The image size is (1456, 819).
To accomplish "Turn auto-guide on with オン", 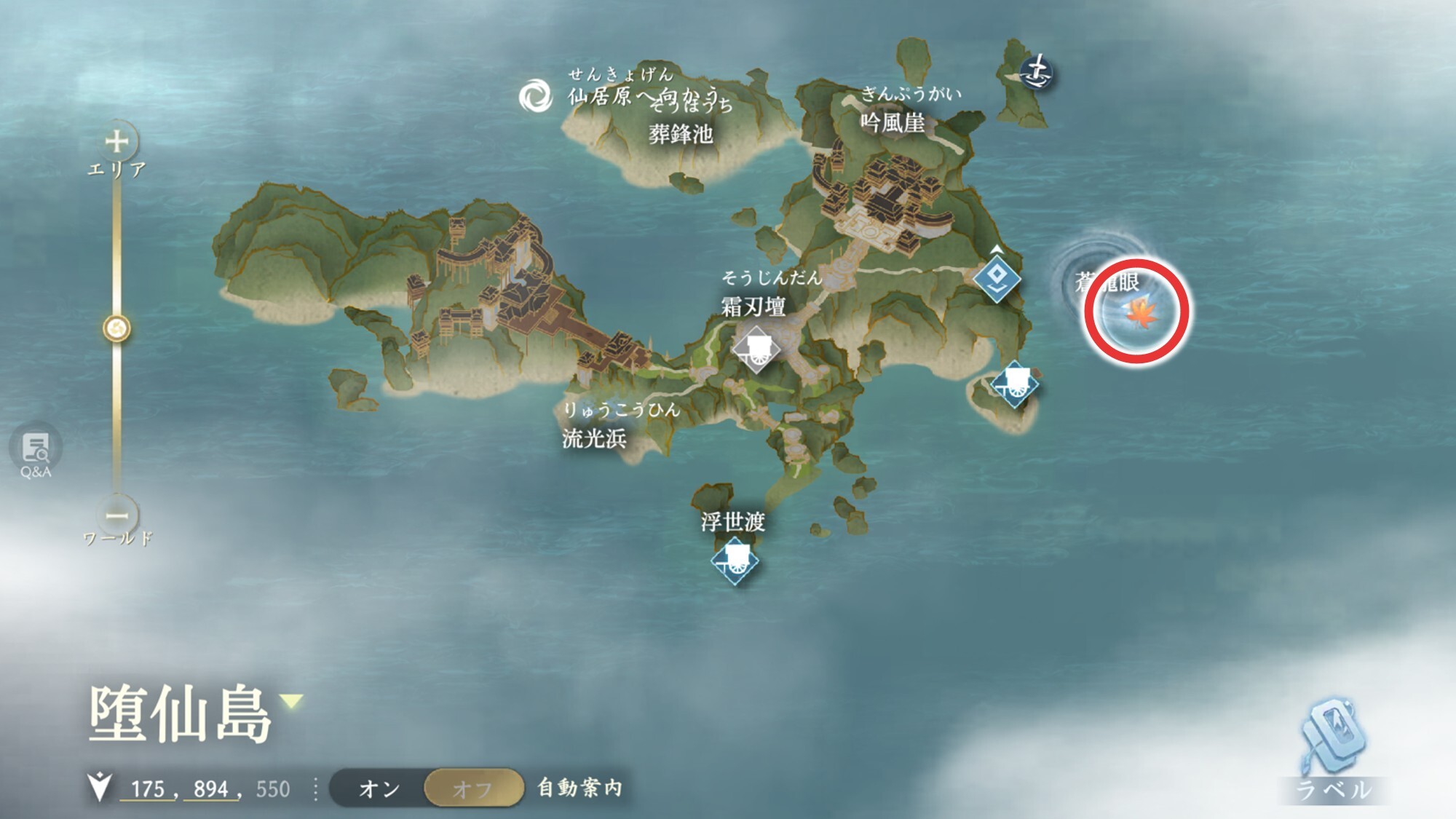I will coord(379,788).
